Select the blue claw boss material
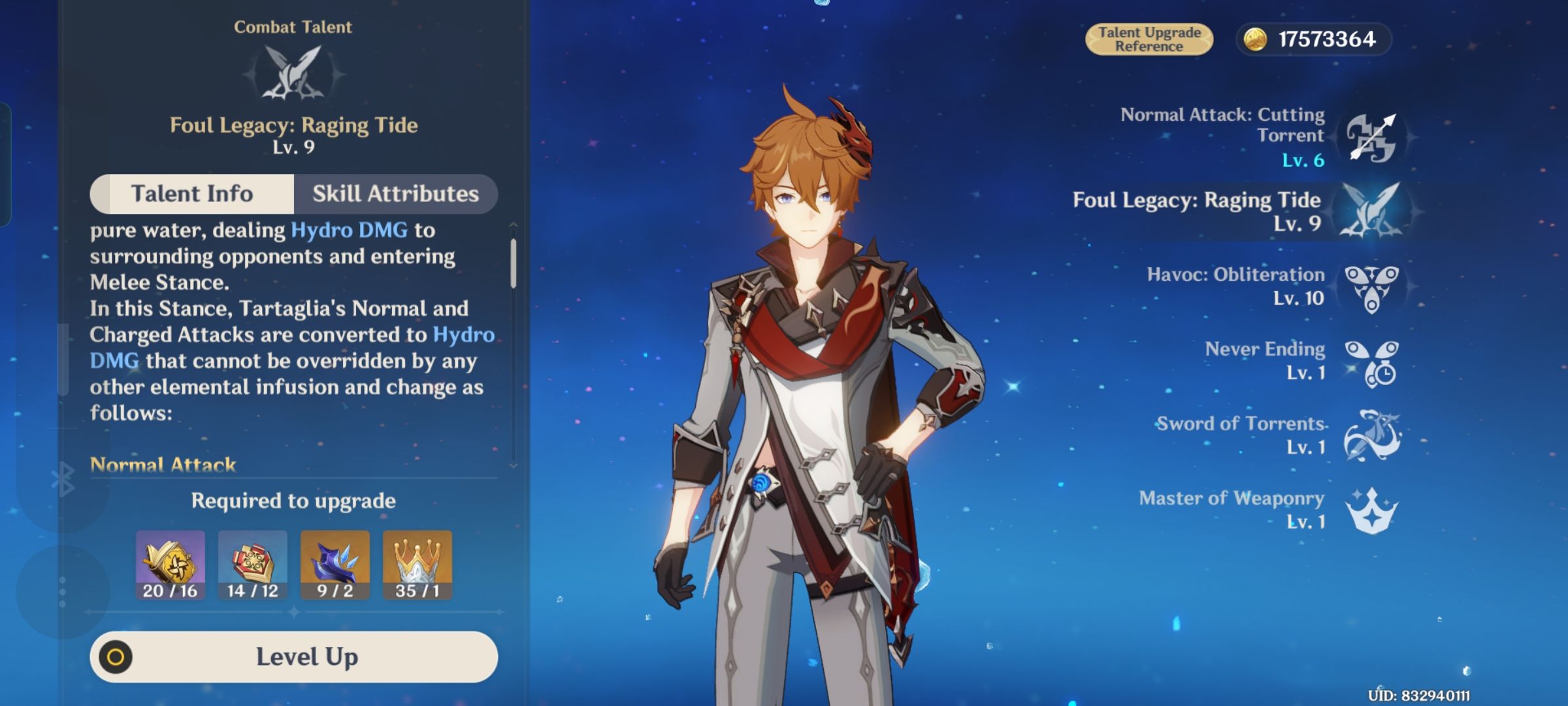This screenshot has height=706, width=1568. pos(335,564)
